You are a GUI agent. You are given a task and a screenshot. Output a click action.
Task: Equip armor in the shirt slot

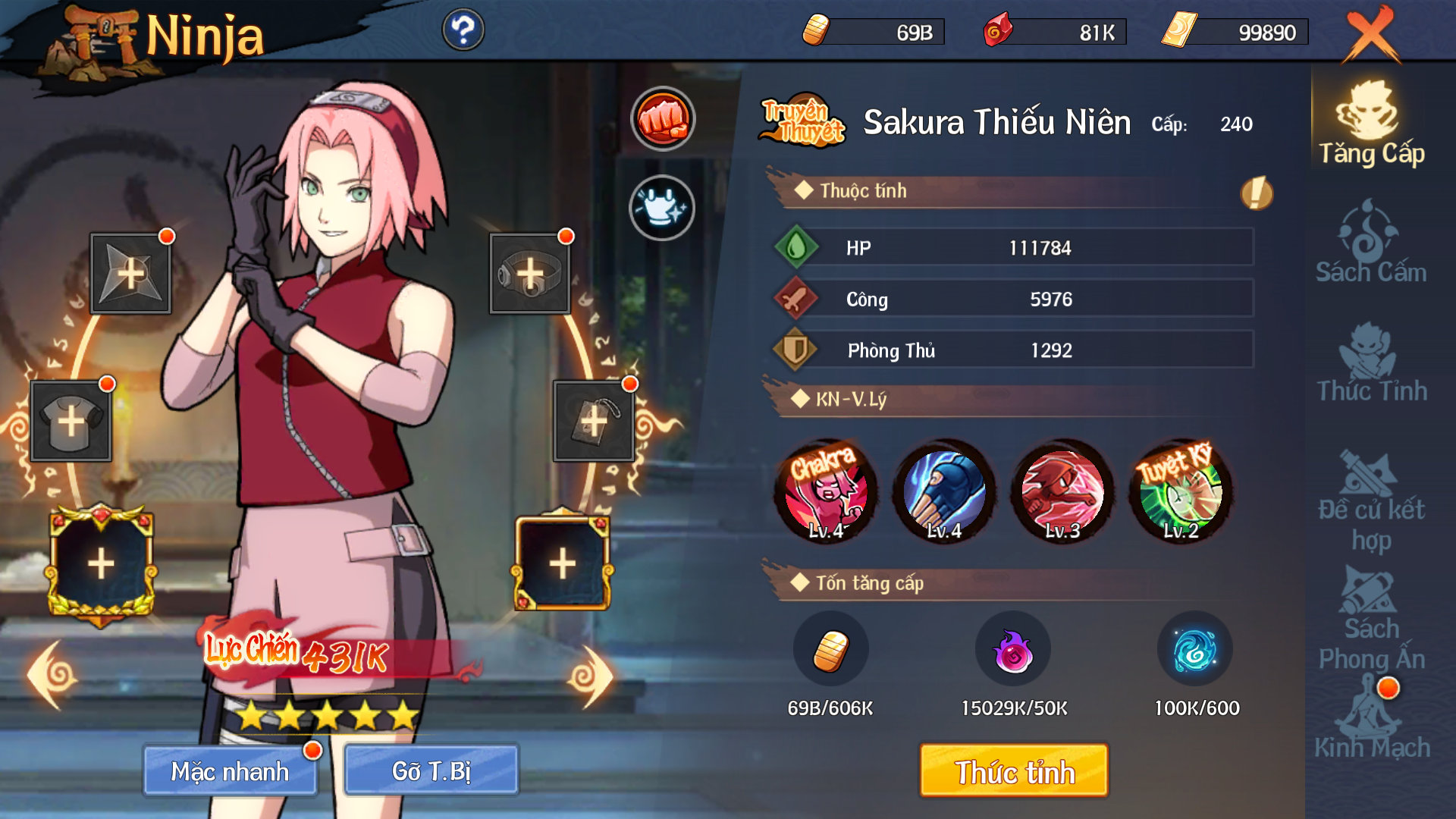tap(71, 421)
